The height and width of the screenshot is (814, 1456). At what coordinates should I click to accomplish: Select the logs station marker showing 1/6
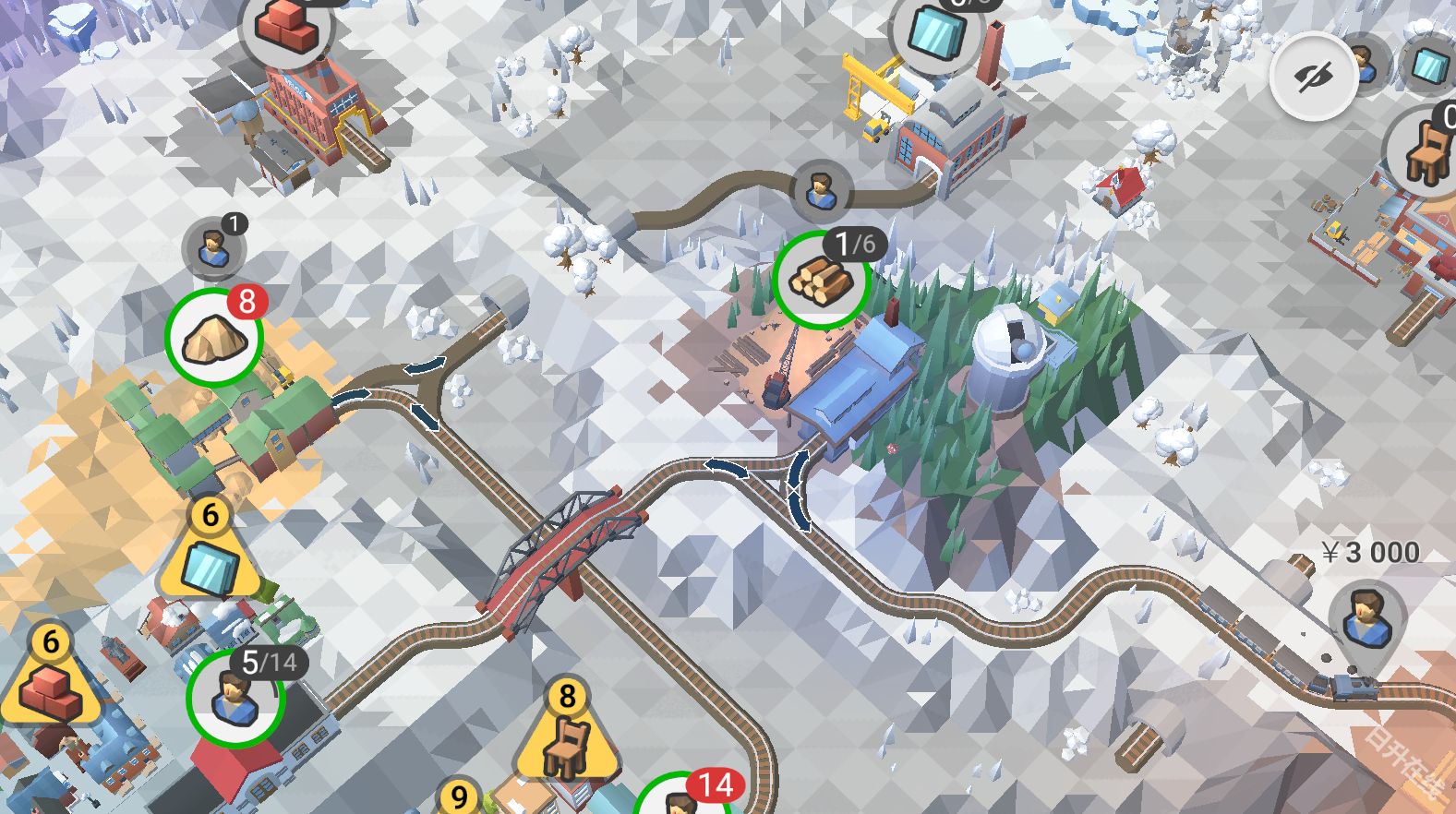[821, 280]
